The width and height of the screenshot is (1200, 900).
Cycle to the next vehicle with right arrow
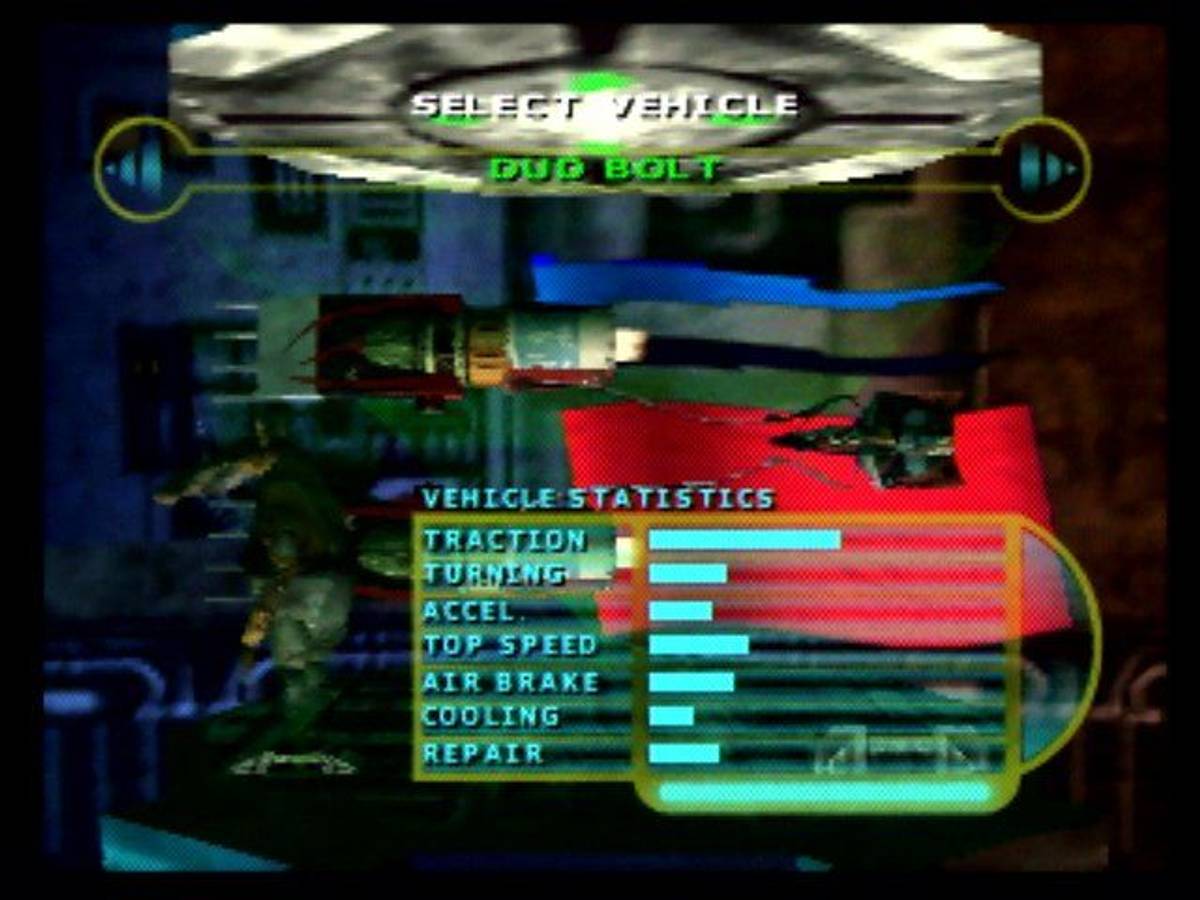pos(1046,170)
